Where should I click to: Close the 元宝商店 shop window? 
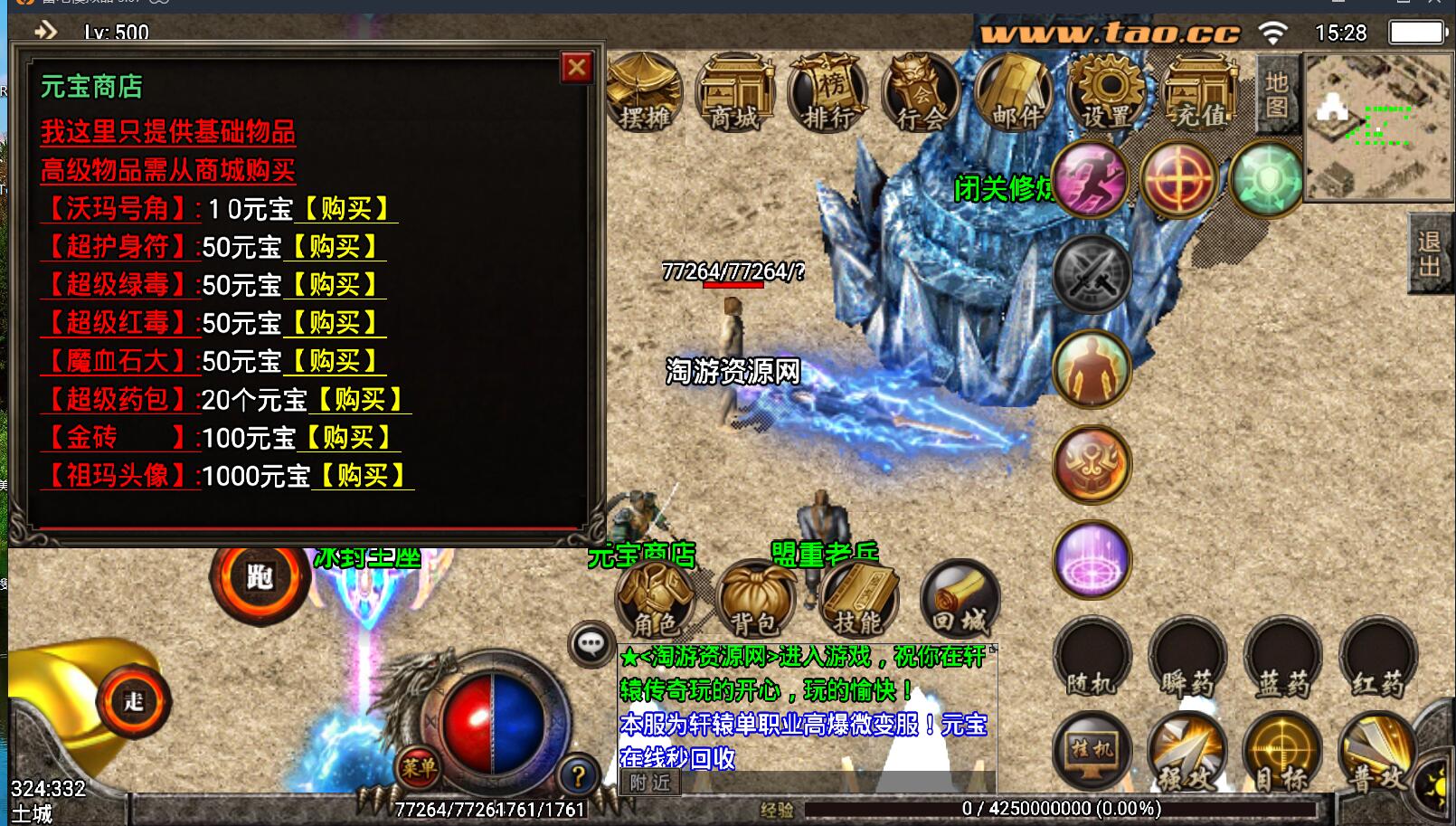(x=576, y=67)
